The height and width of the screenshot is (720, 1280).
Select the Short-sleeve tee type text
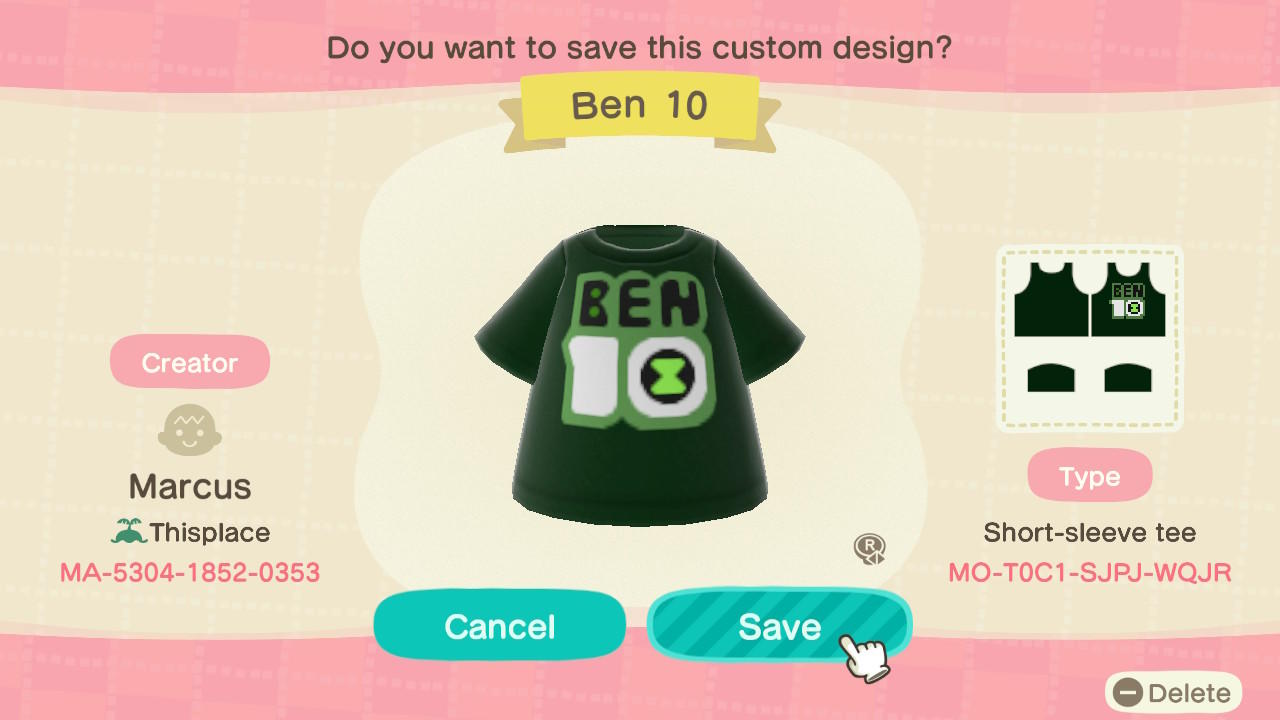tap(1089, 532)
